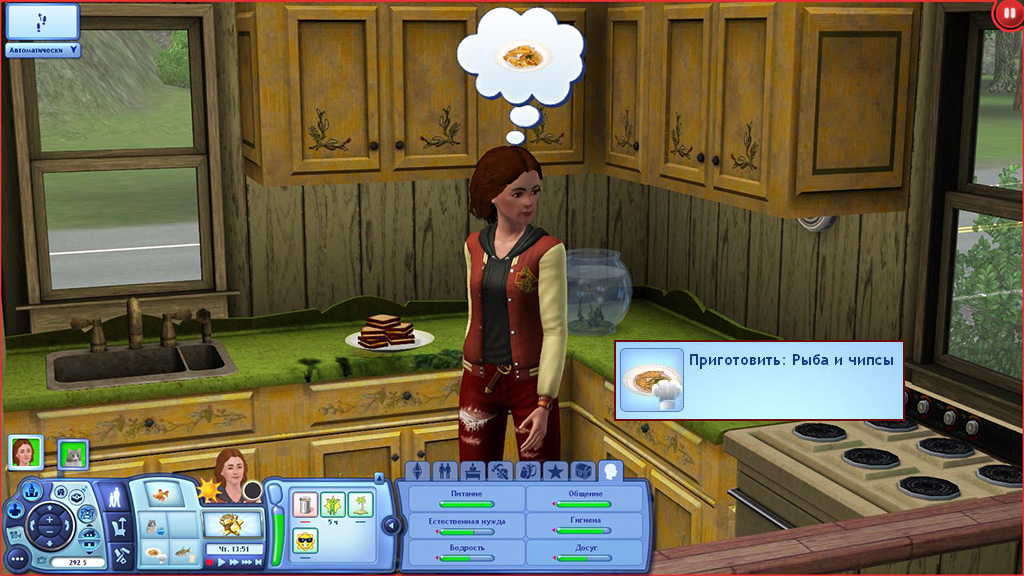Select the grey cat portrait

coord(72,454)
